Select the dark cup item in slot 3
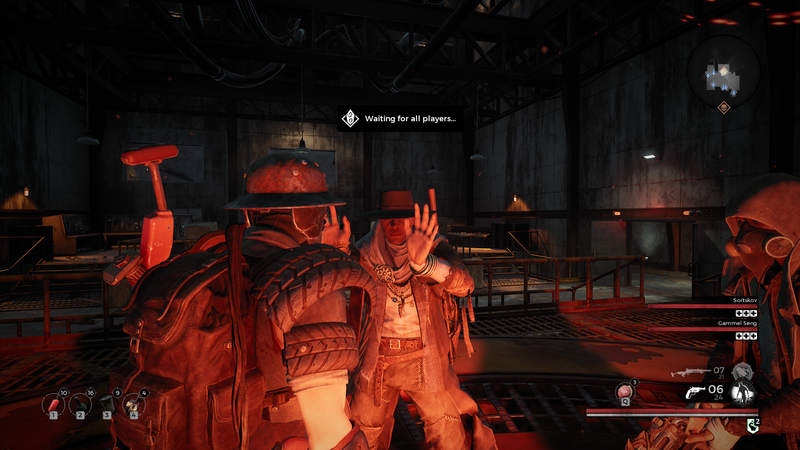The width and height of the screenshot is (800, 450). (x=106, y=404)
